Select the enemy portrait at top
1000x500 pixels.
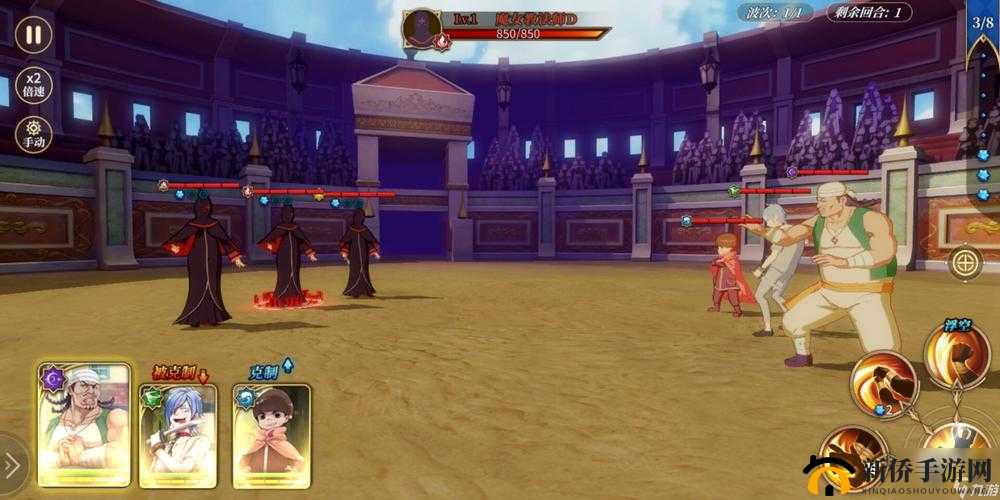tap(424, 28)
